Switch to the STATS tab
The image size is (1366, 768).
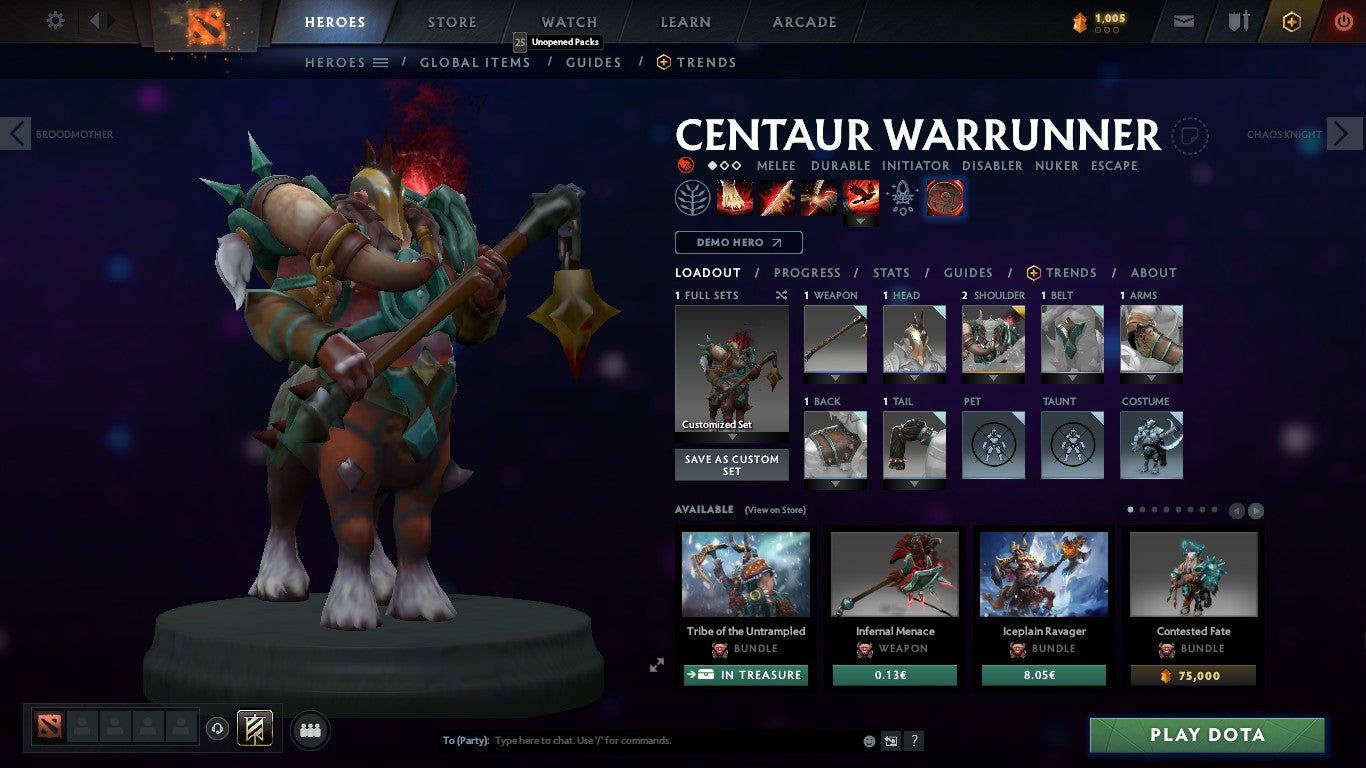[x=890, y=272]
